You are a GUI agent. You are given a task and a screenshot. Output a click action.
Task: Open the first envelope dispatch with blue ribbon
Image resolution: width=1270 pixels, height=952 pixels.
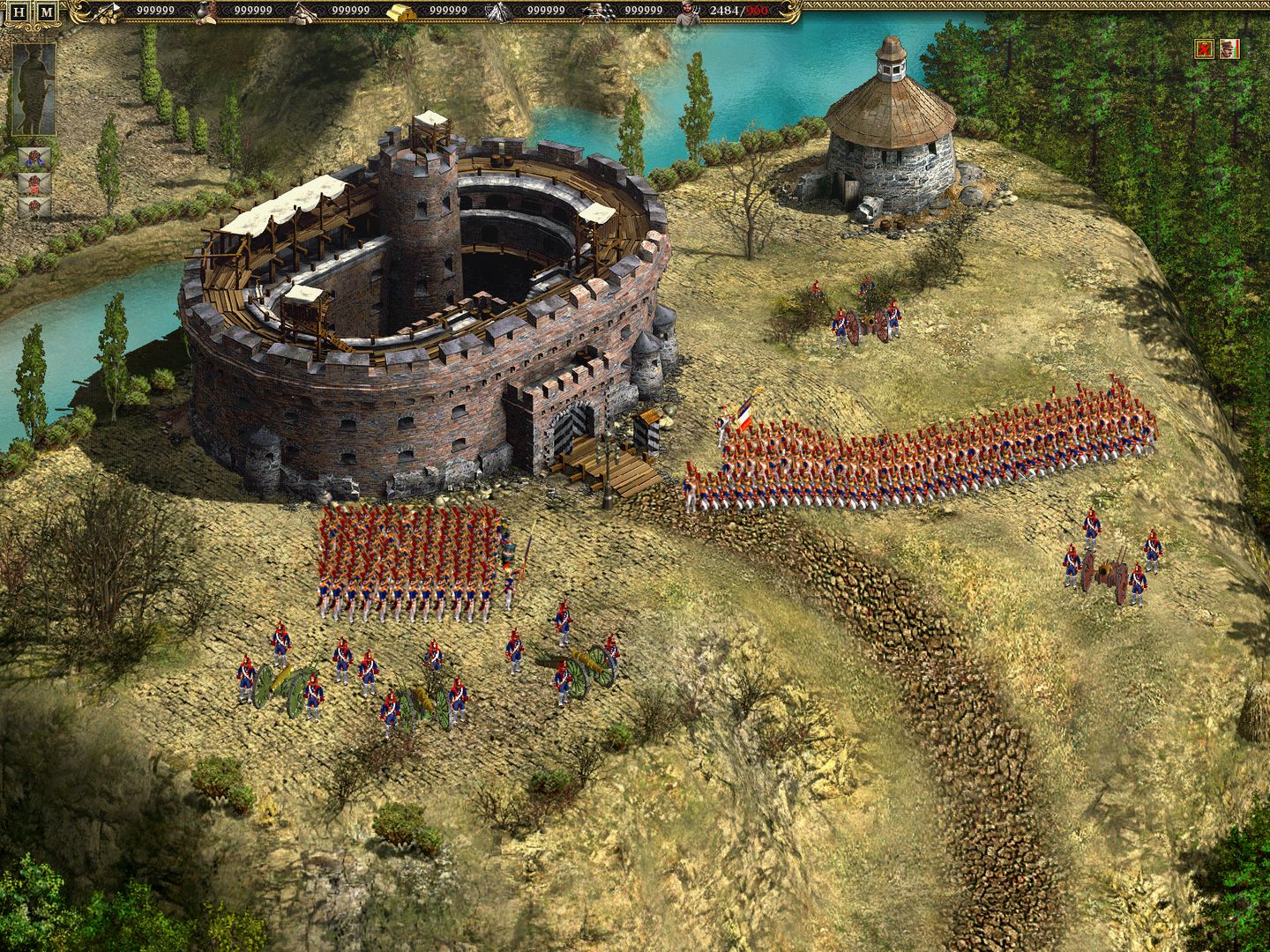click(x=34, y=156)
